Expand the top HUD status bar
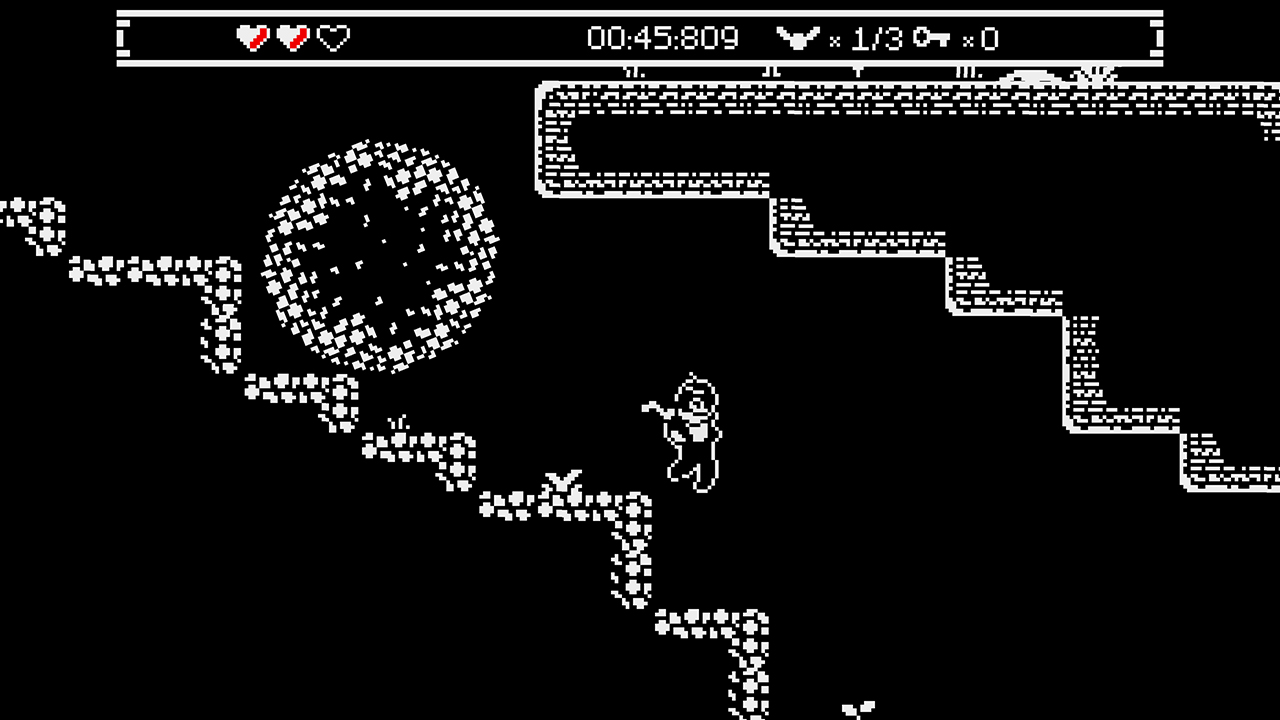Screen dimensions: 1280x720 coord(640,38)
